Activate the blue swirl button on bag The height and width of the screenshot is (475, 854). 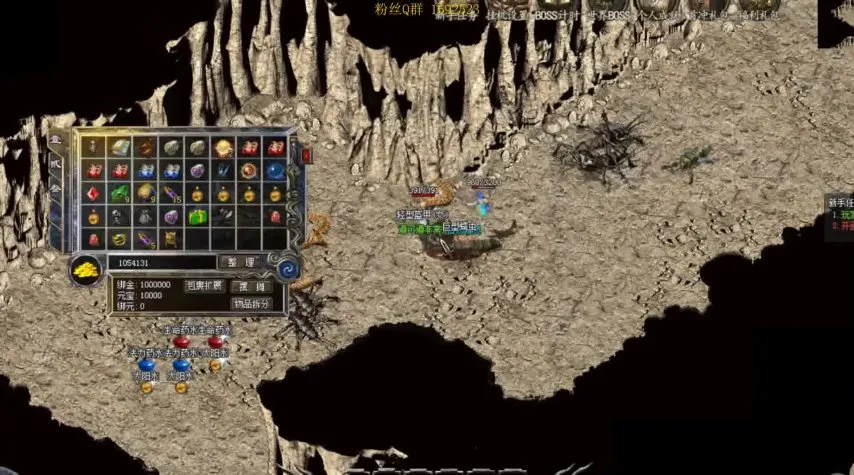pos(287,269)
